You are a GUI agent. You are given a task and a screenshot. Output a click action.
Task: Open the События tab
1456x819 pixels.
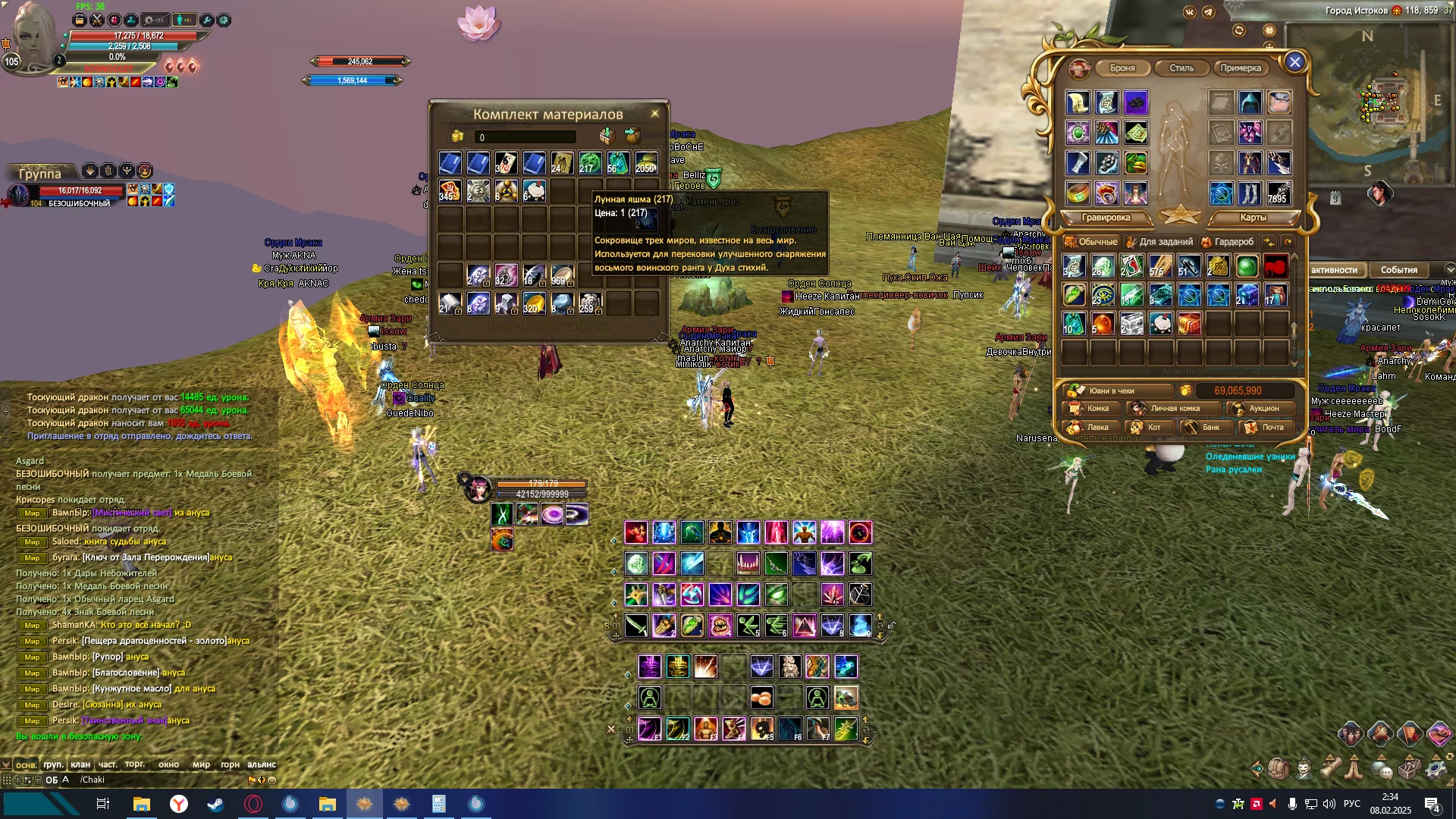pyautogui.click(x=1398, y=270)
